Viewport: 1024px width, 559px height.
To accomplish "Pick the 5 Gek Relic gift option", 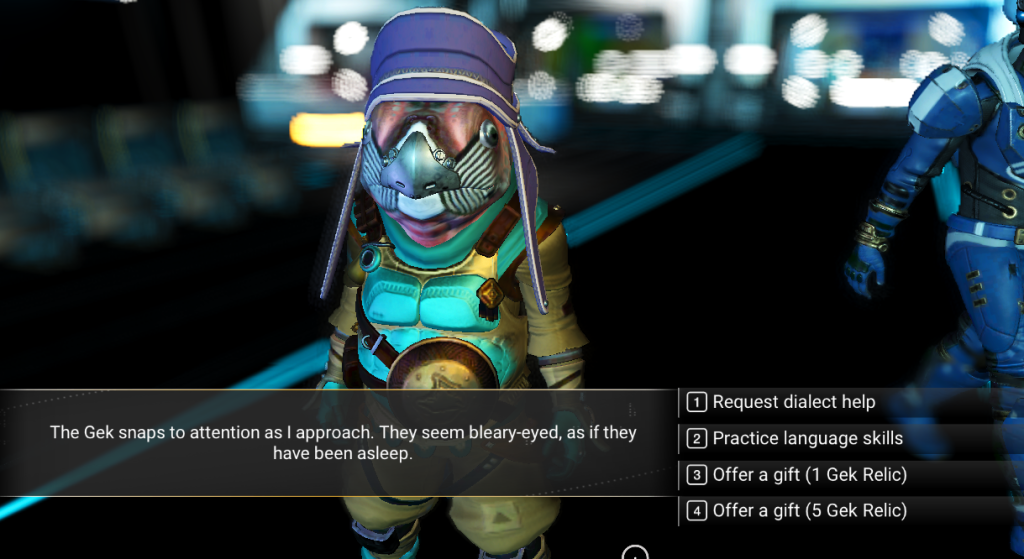I will pos(809,510).
